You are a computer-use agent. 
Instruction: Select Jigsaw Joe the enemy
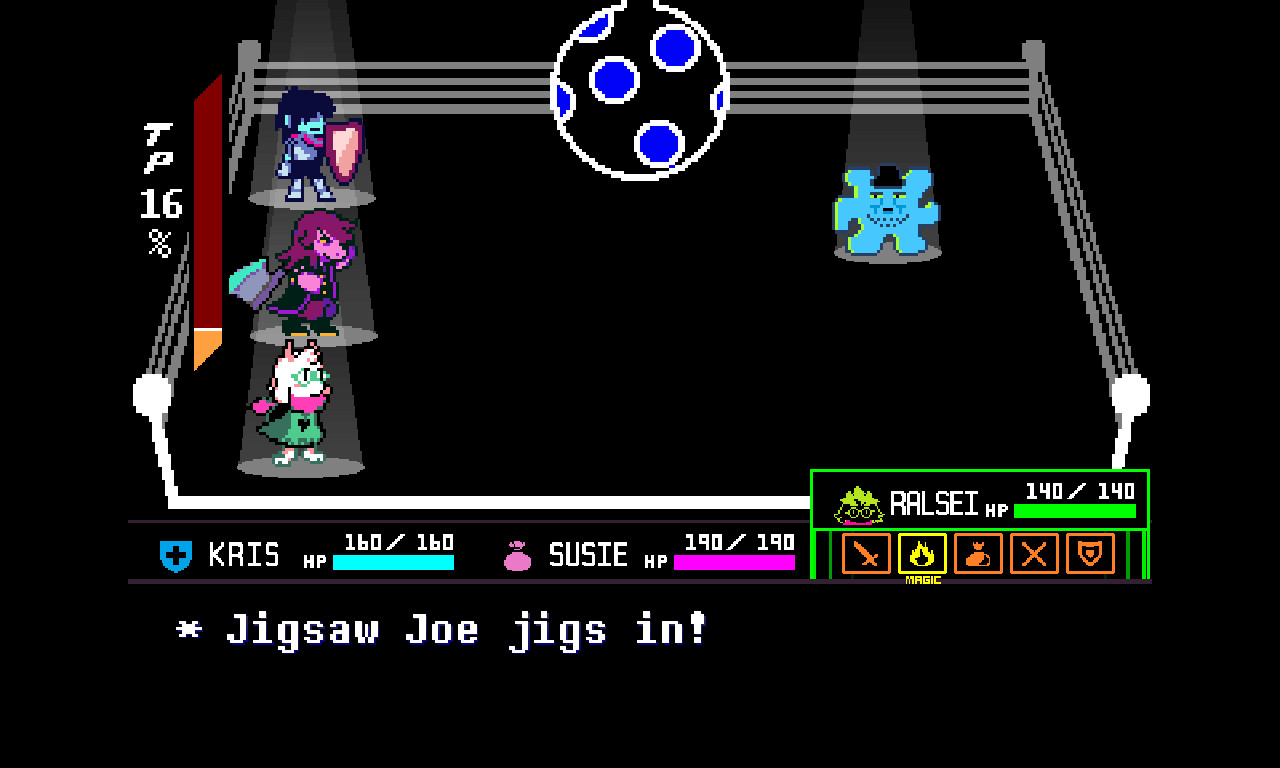coord(884,212)
